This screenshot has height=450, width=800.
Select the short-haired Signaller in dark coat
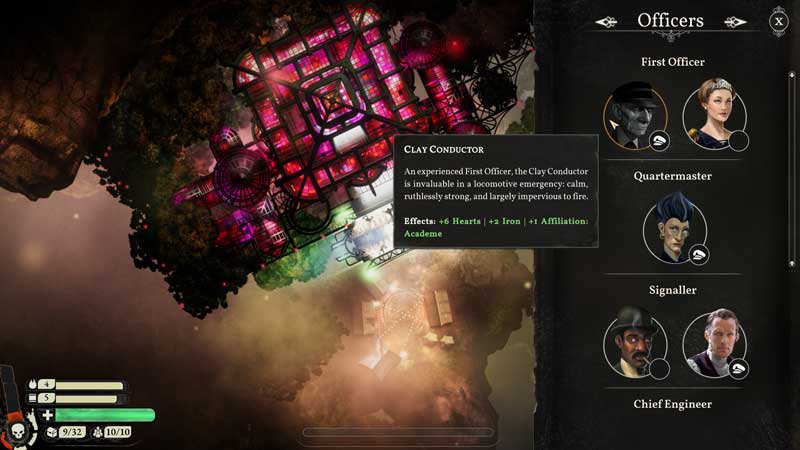714,342
